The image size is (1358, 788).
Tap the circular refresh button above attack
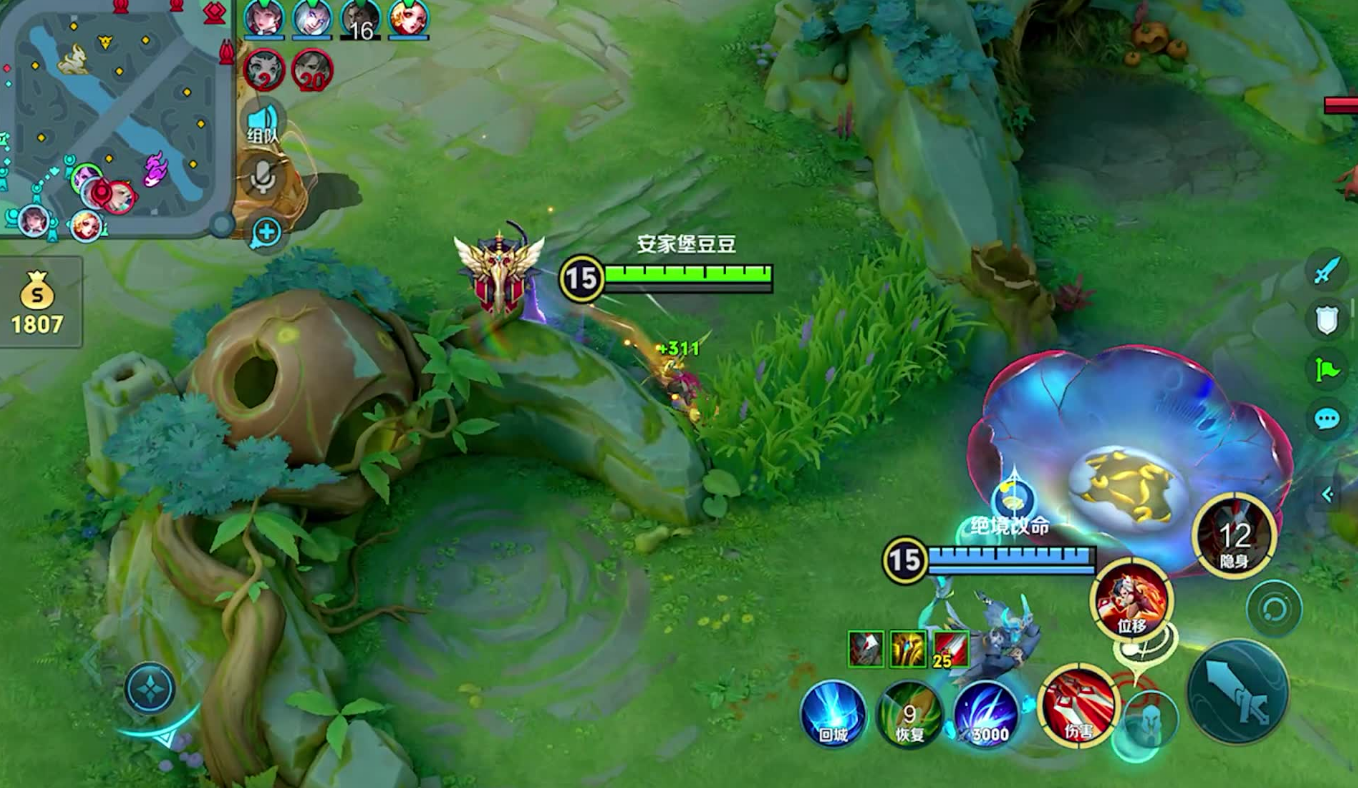click(x=1274, y=608)
